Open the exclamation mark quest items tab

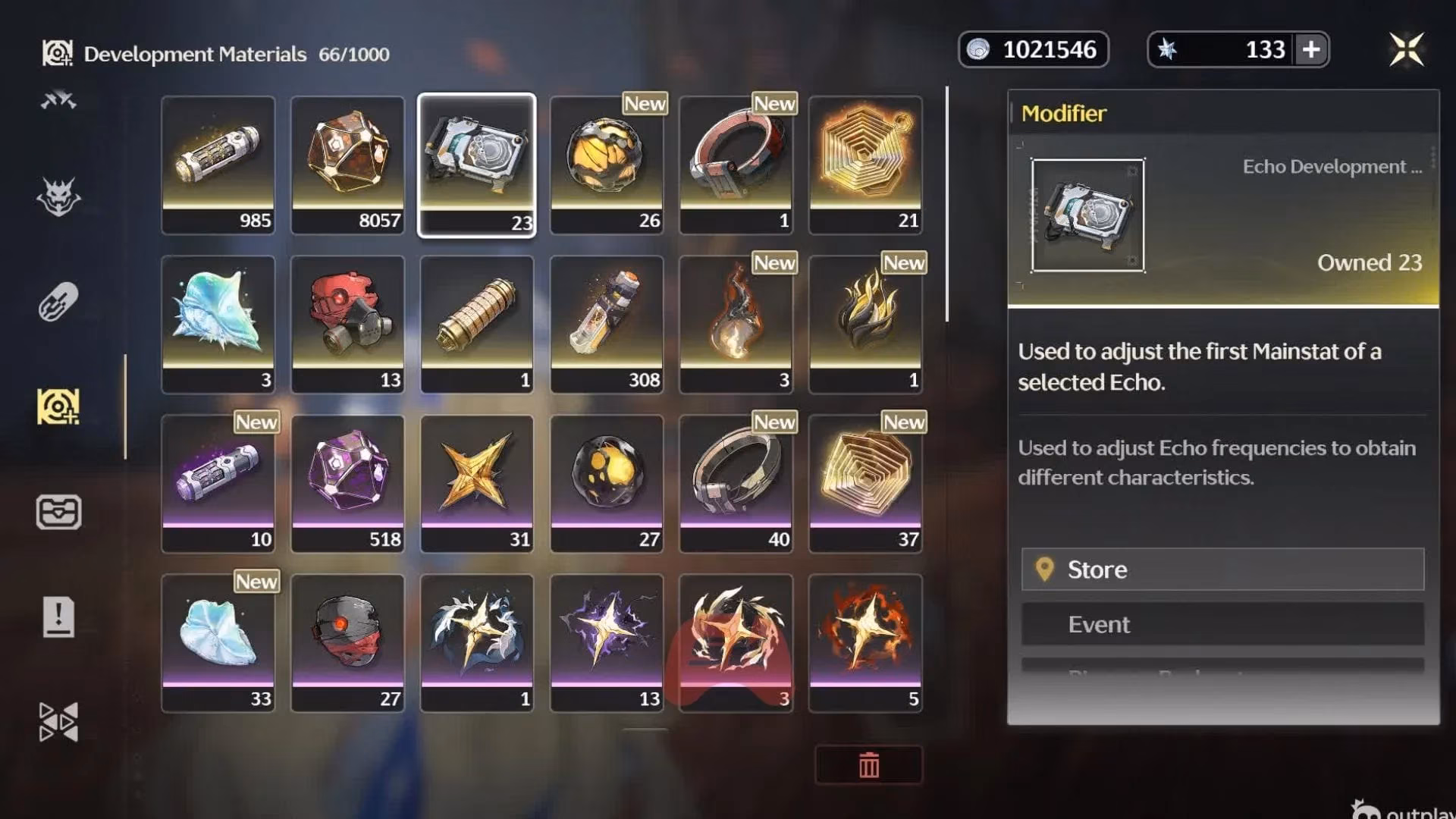pyautogui.click(x=58, y=617)
